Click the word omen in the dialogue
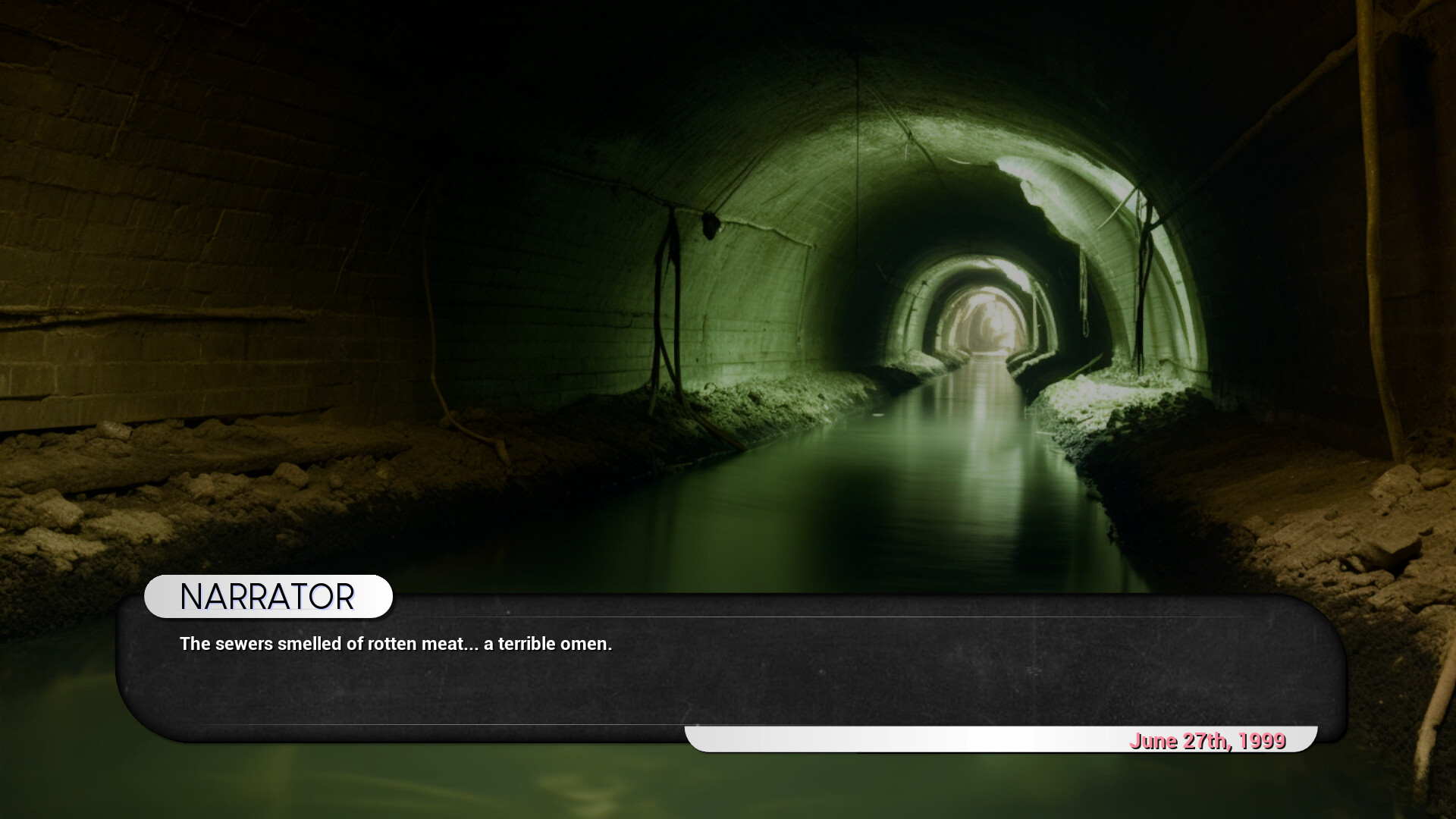This screenshot has width=1456, height=819. 585,644
